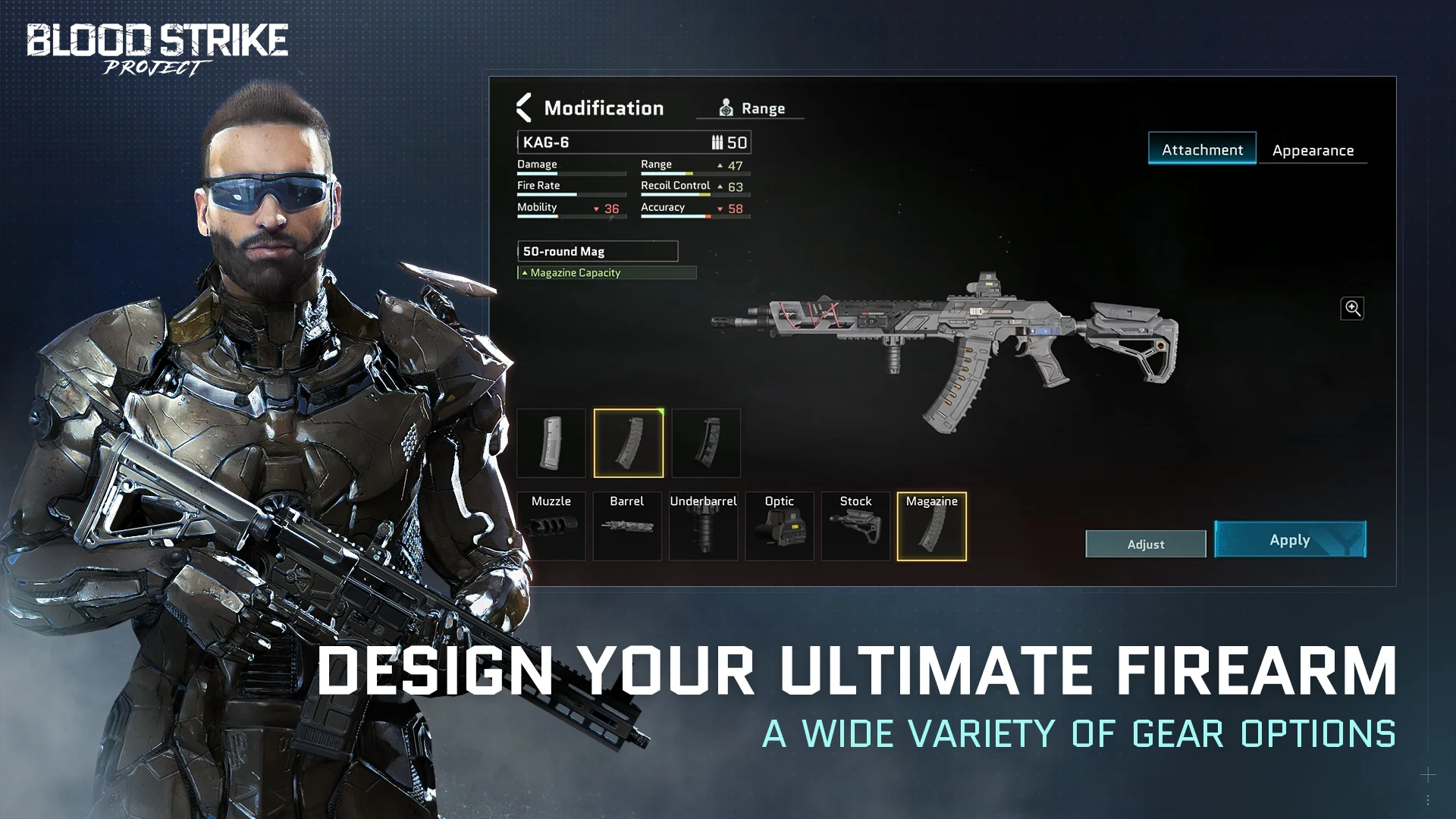Select the first standard magazine thumbnail
Image resolution: width=1456 pixels, height=819 pixels.
[551, 444]
